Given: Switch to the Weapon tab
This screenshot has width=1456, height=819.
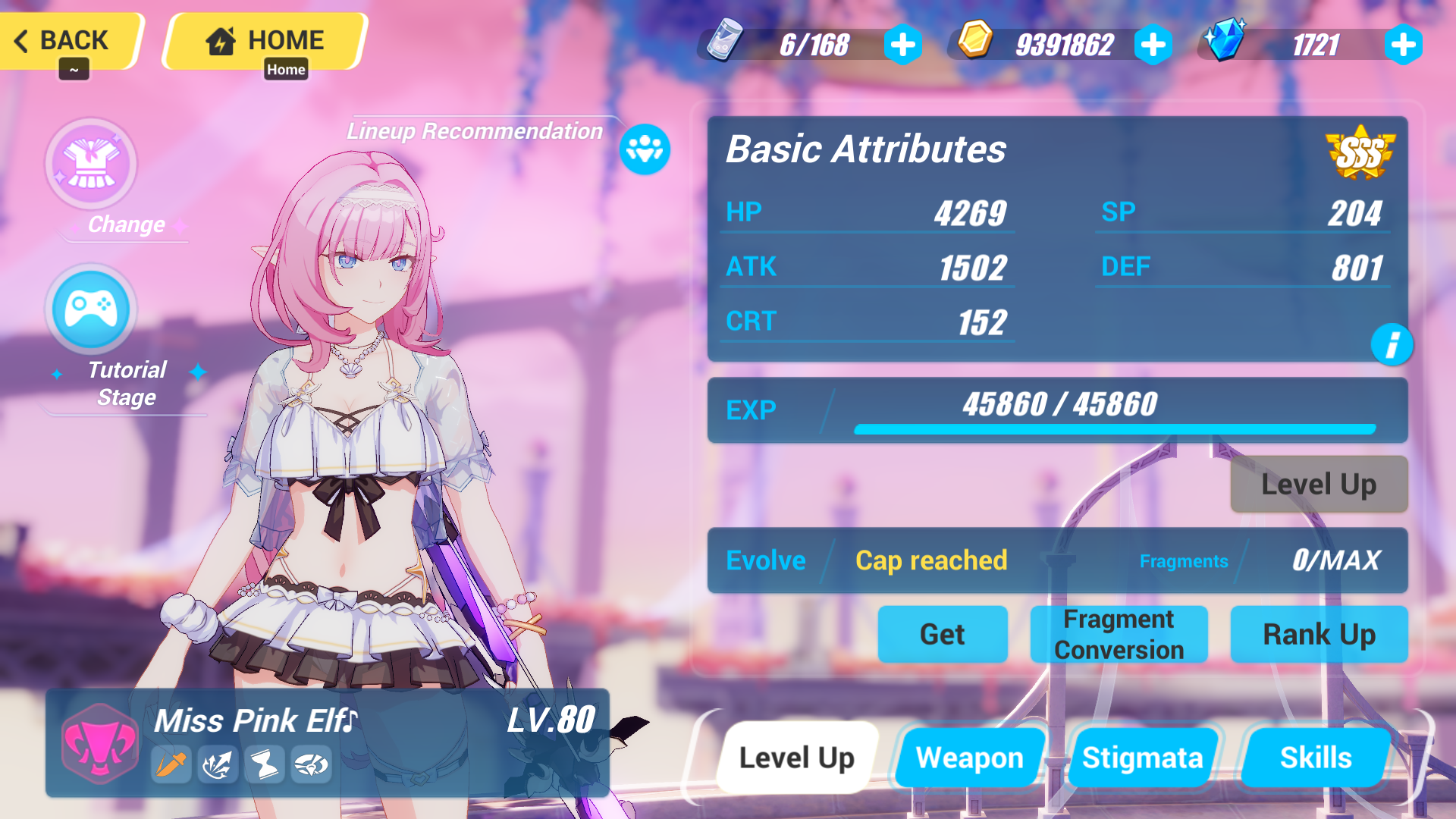Looking at the screenshot, I should tap(969, 757).
